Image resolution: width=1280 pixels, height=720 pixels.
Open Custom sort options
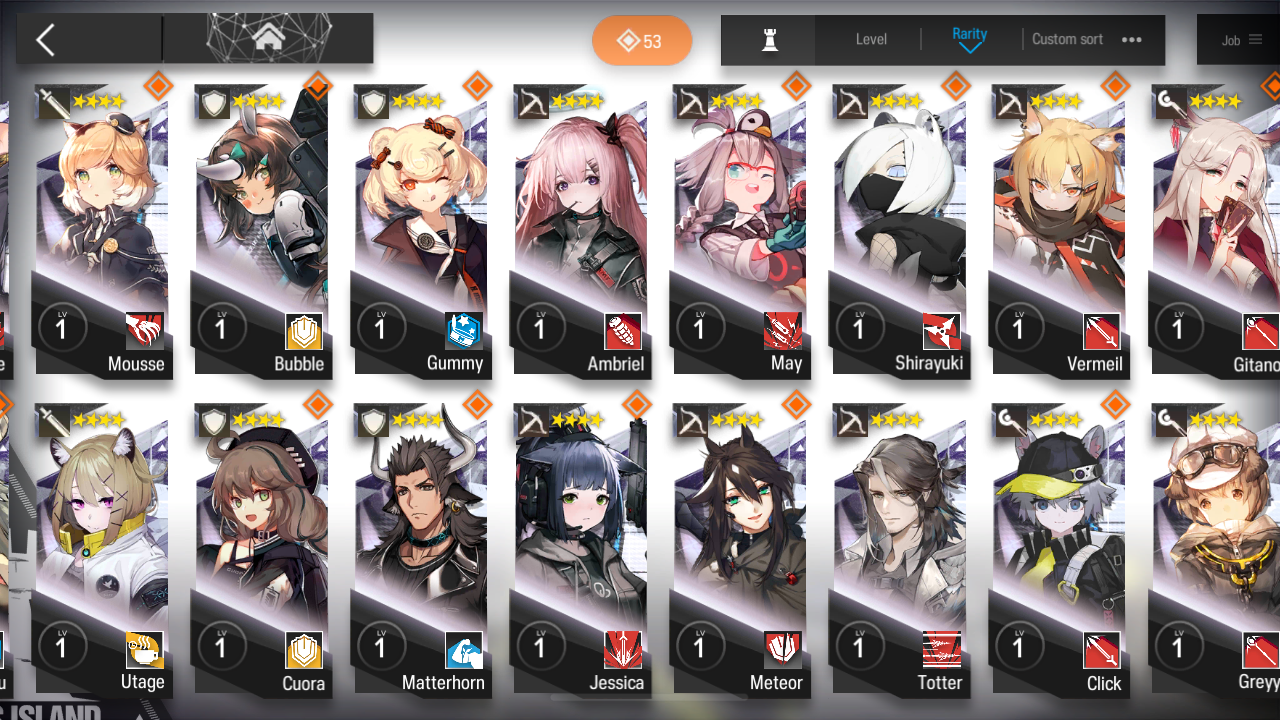1086,40
